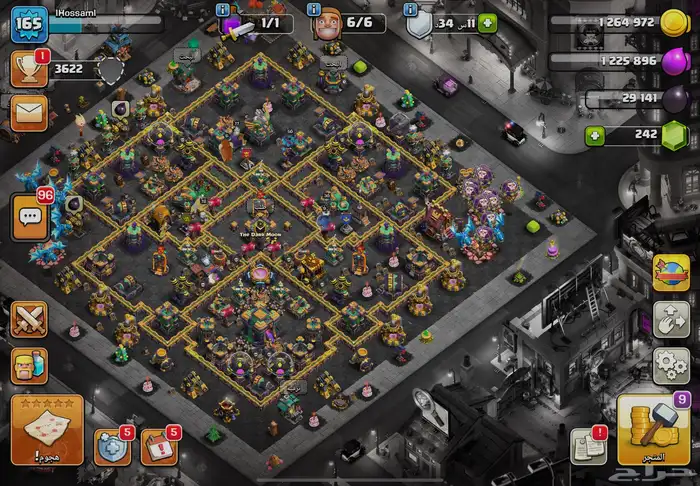Open the Barbarian army overview button
The height and width of the screenshot is (486, 700).
[x=30, y=366]
